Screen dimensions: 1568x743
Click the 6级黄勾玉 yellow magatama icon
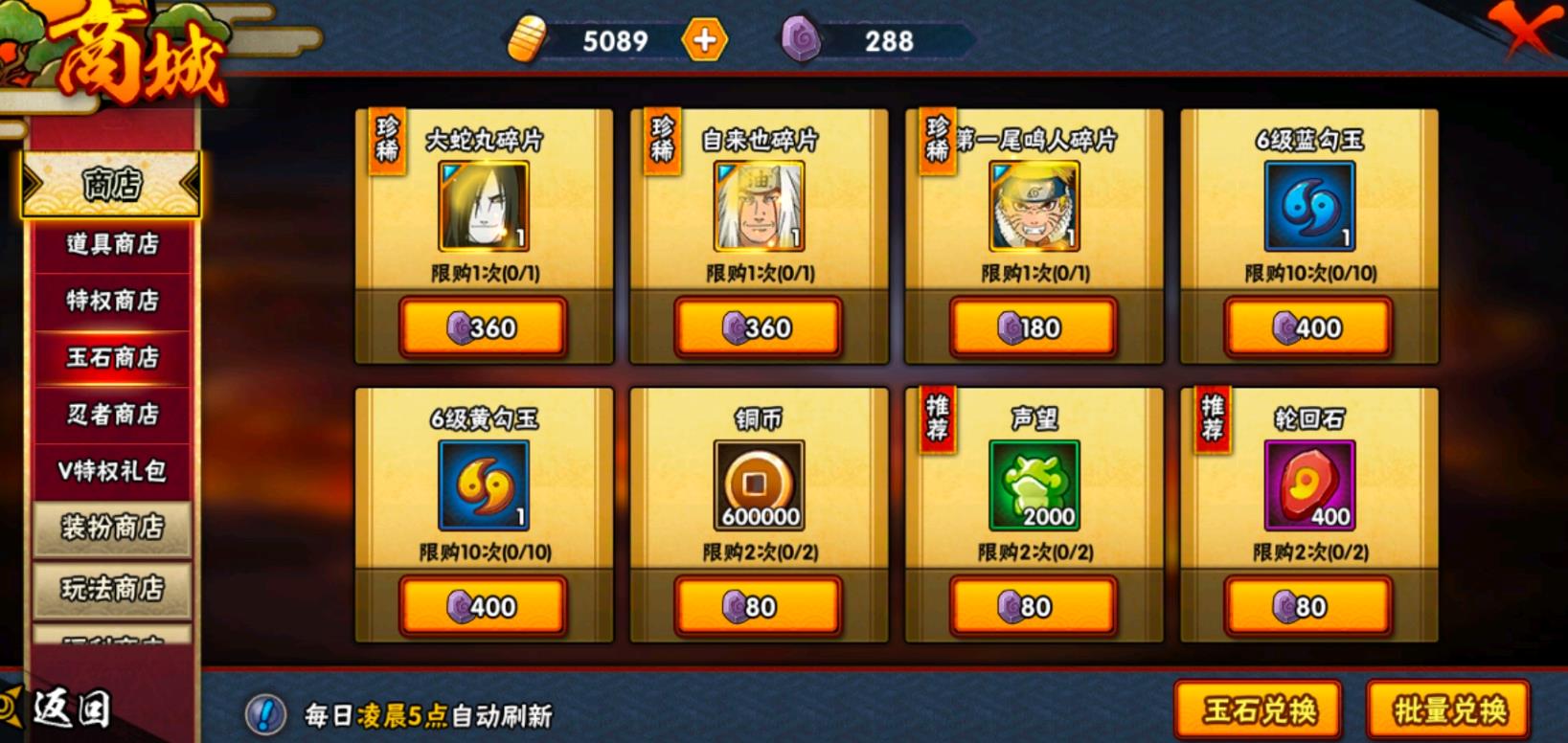point(482,486)
